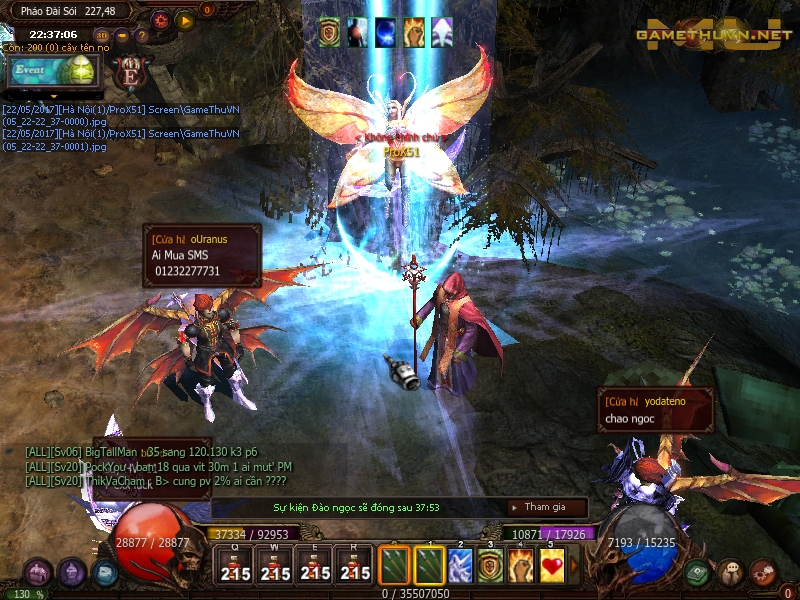Activate the shield skill in slot 3
This screenshot has width=800, height=600.
pyautogui.click(x=490, y=566)
